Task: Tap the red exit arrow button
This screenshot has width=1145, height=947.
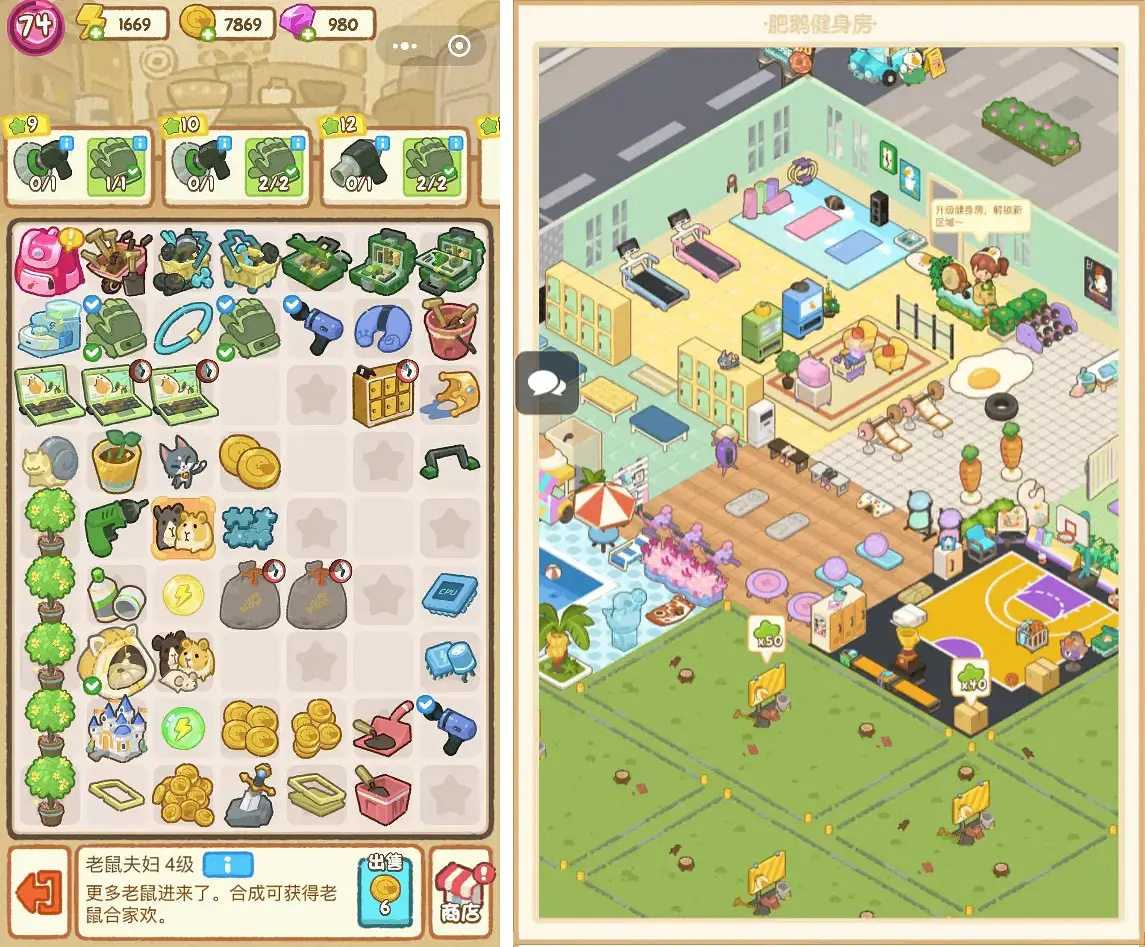Action: click(39, 892)
